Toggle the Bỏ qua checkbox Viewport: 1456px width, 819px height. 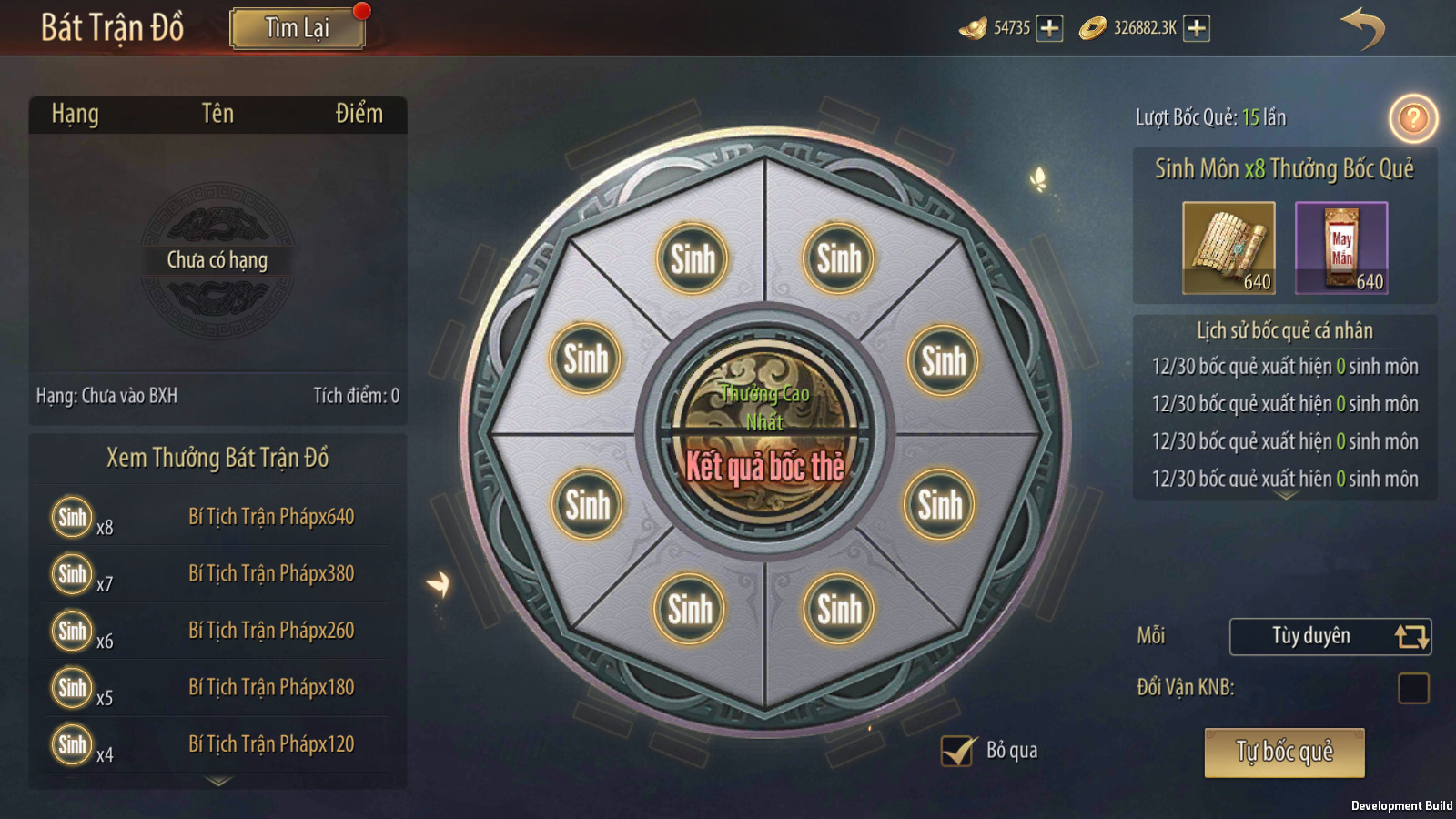(957, 751)
